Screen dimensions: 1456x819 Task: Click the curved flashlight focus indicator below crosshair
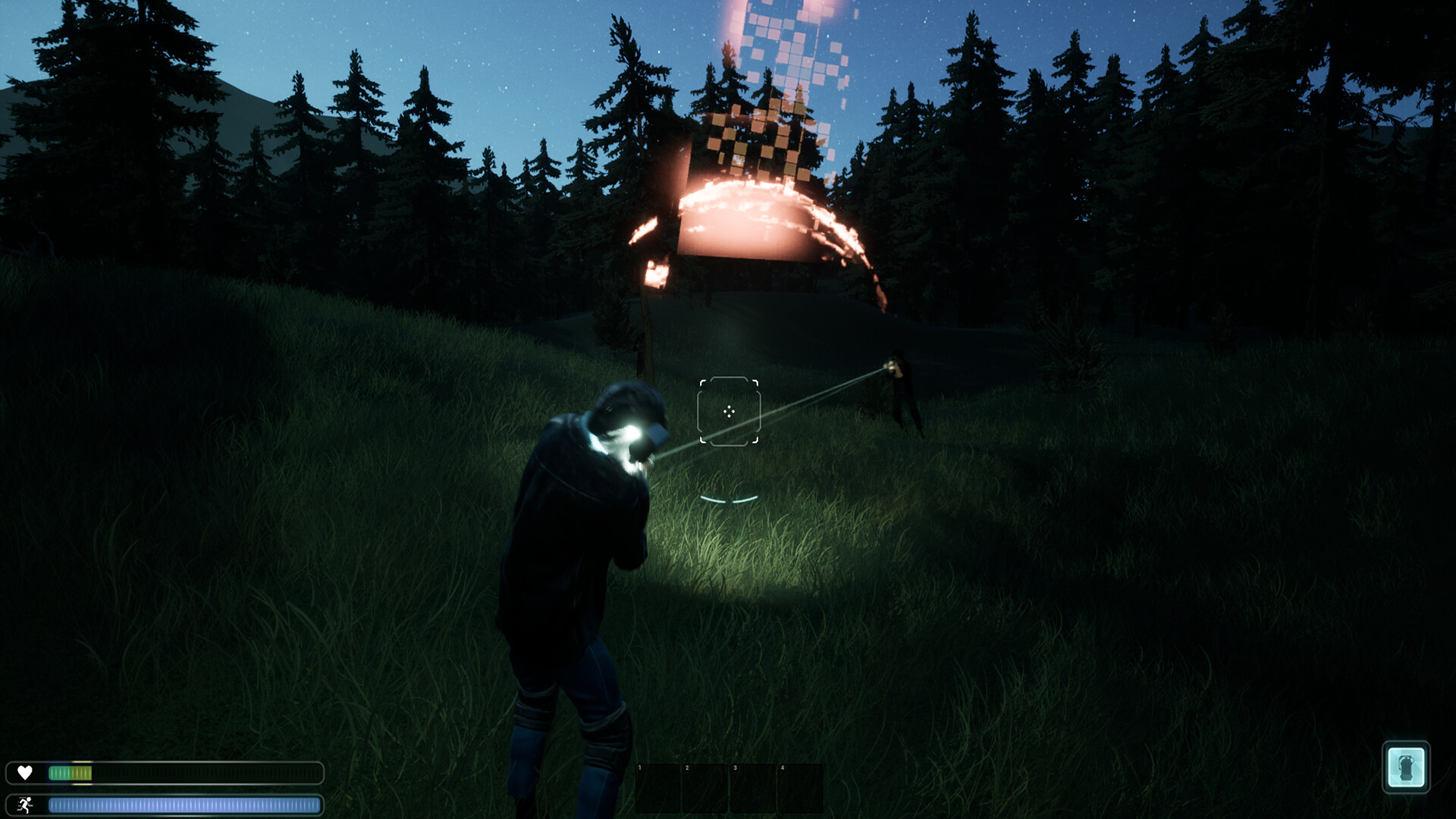coord(729,500)
